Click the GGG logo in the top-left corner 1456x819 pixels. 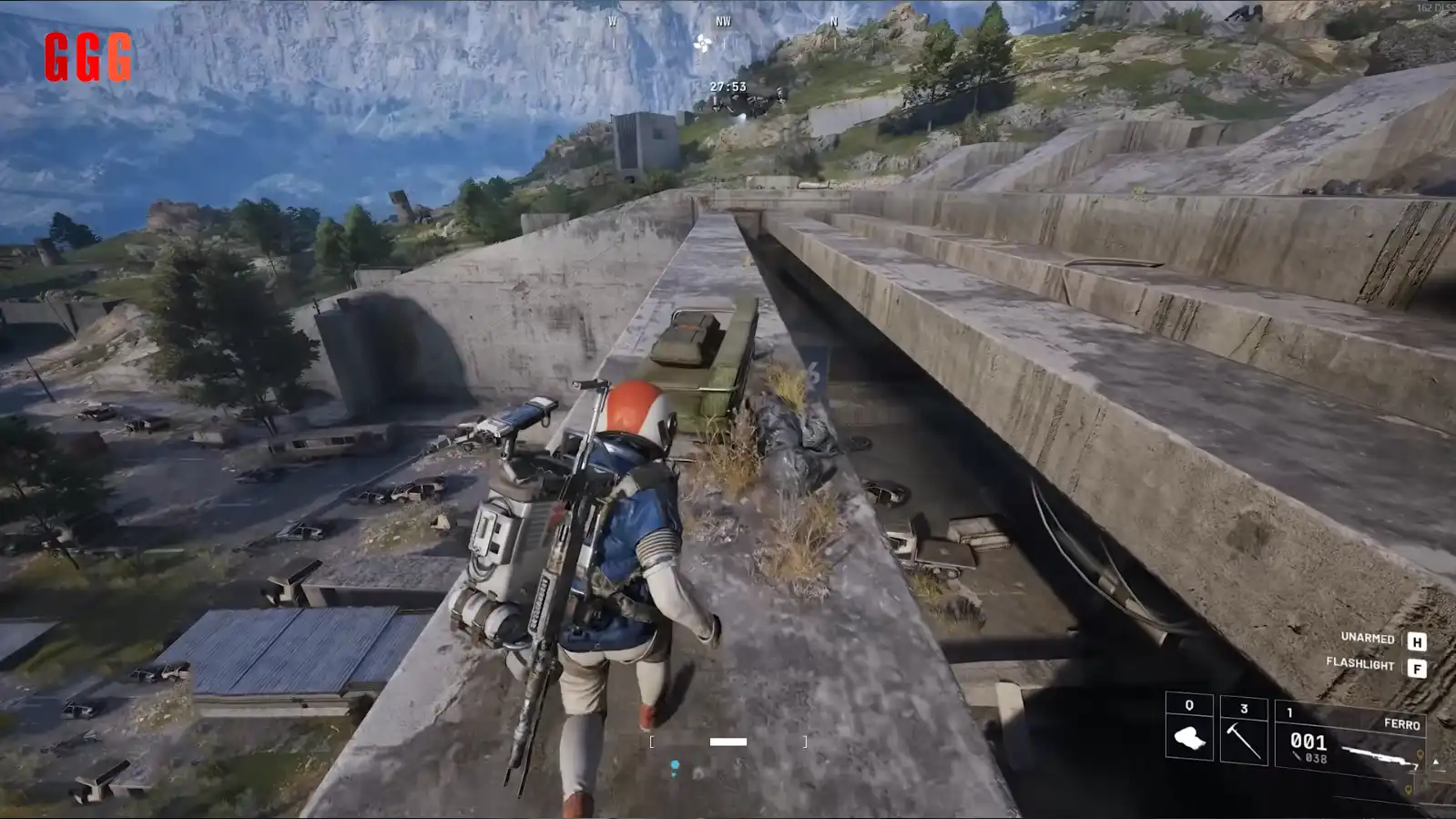pyautogui.click(x=88, y=56)
